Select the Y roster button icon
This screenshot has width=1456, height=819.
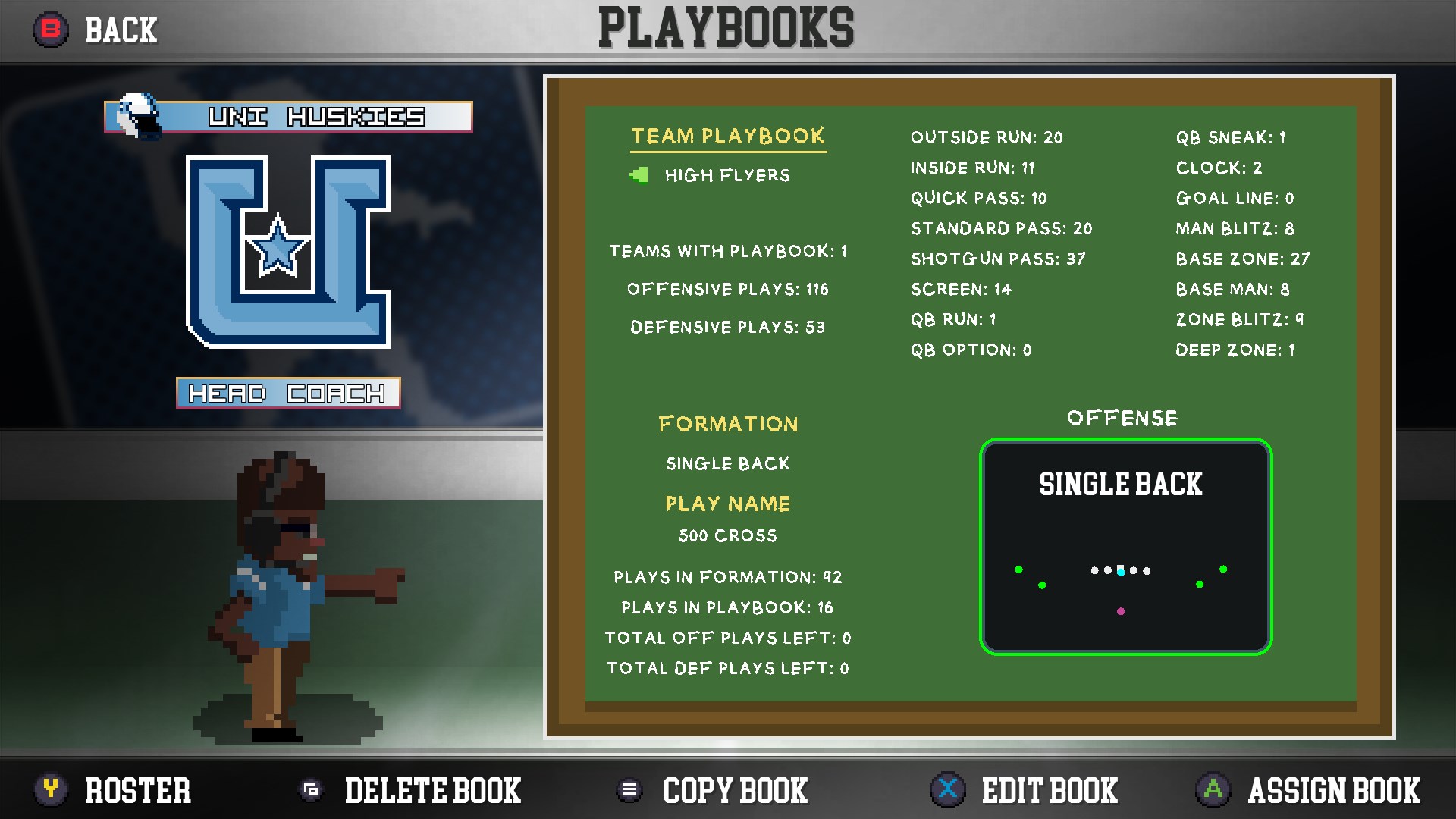pyautogui.click(x=50, y=790)
